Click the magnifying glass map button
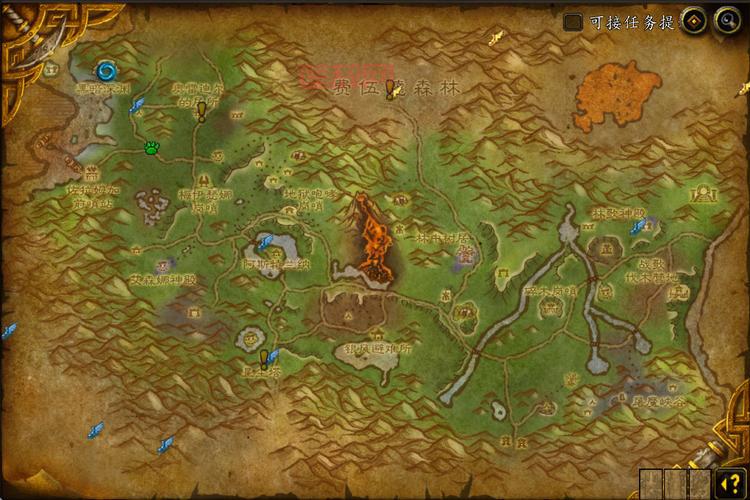Image resolution: width=750 pixels, height=500 pixels. 725,21
